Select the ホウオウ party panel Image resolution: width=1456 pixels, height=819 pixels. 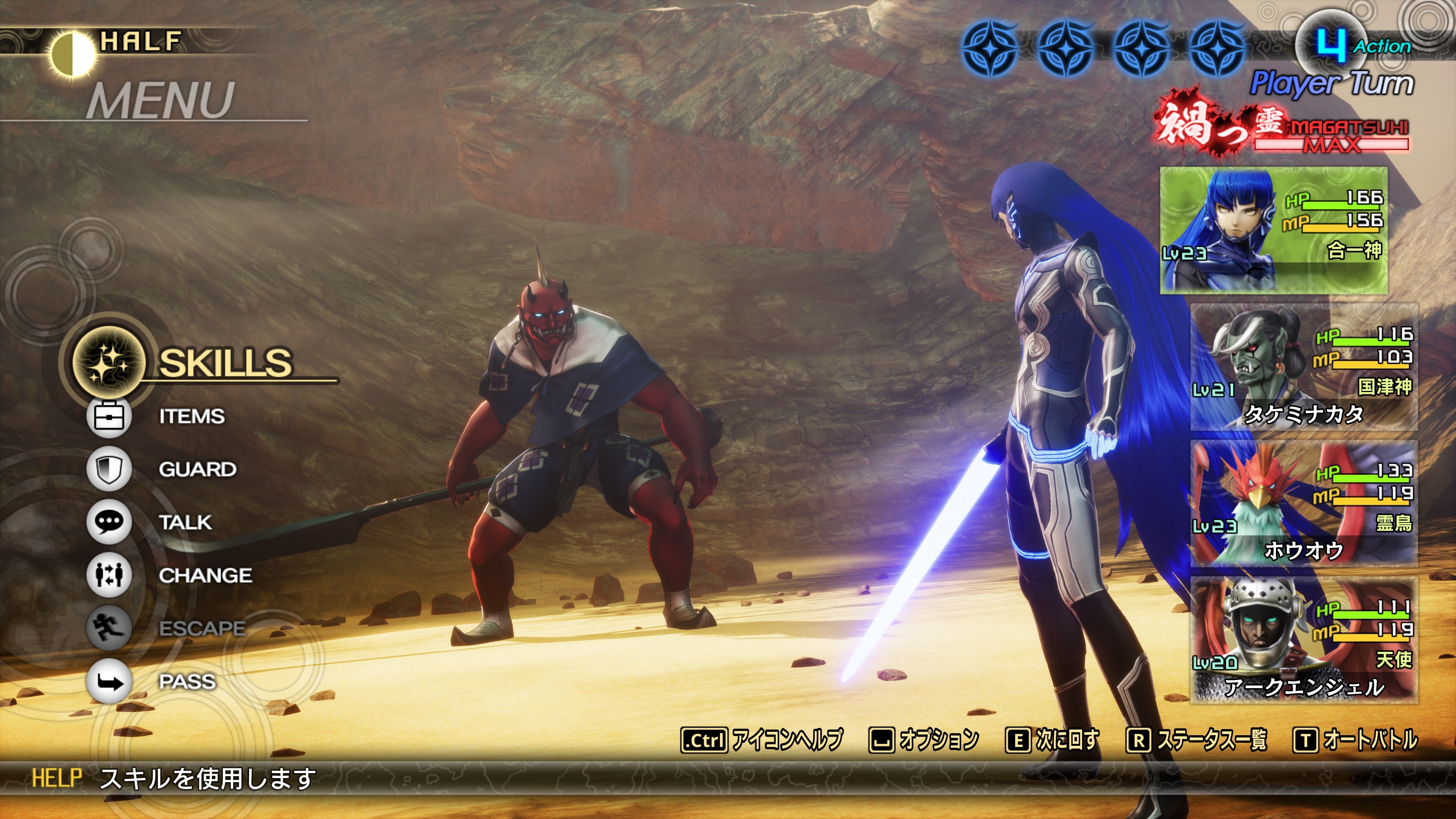pyautogui.click(x=1304, y=504)
